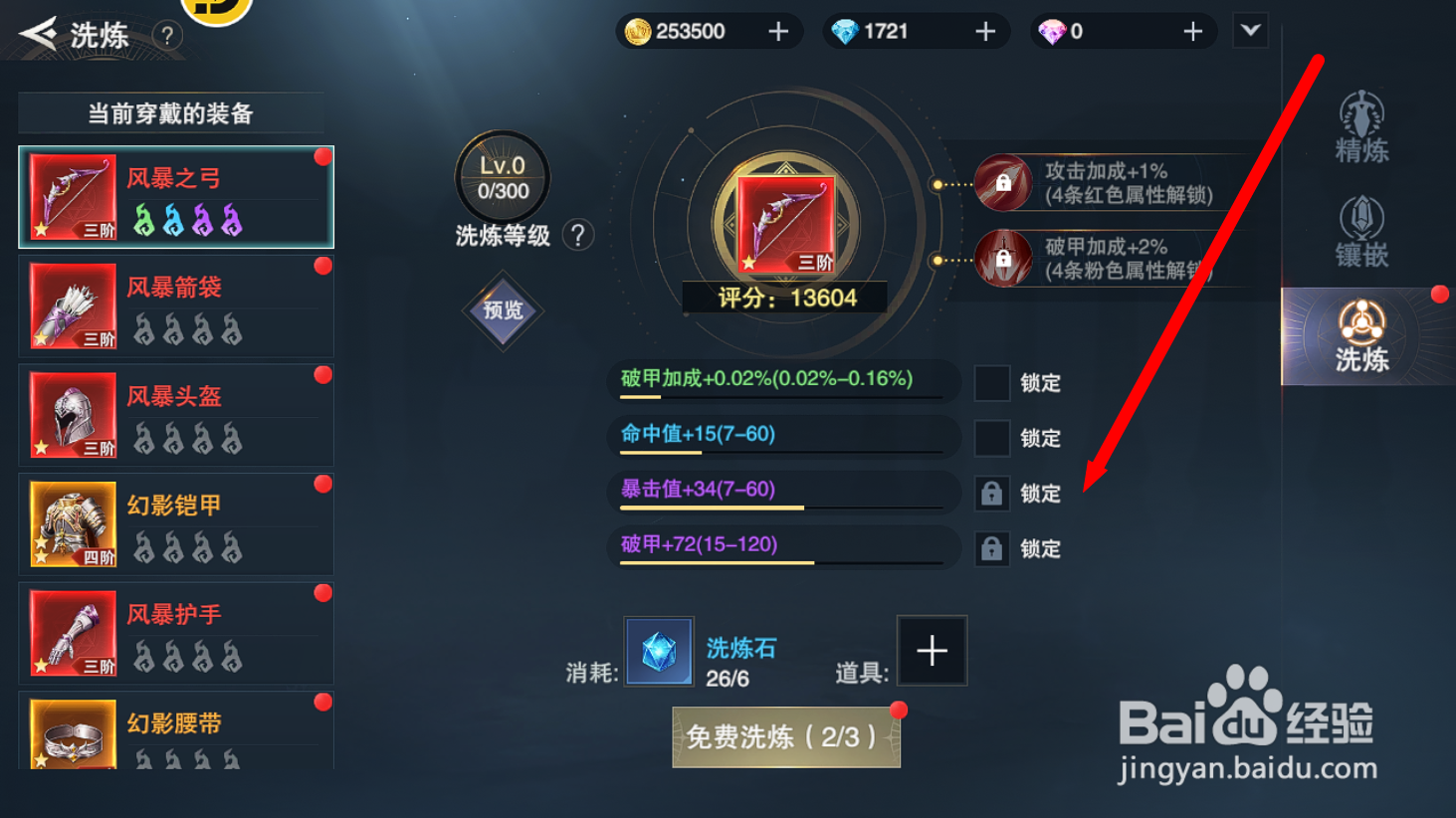The image size is (1456, 818).
Task: Open the 攻击加成+1% locked attribute icon
Action: 1002,184
